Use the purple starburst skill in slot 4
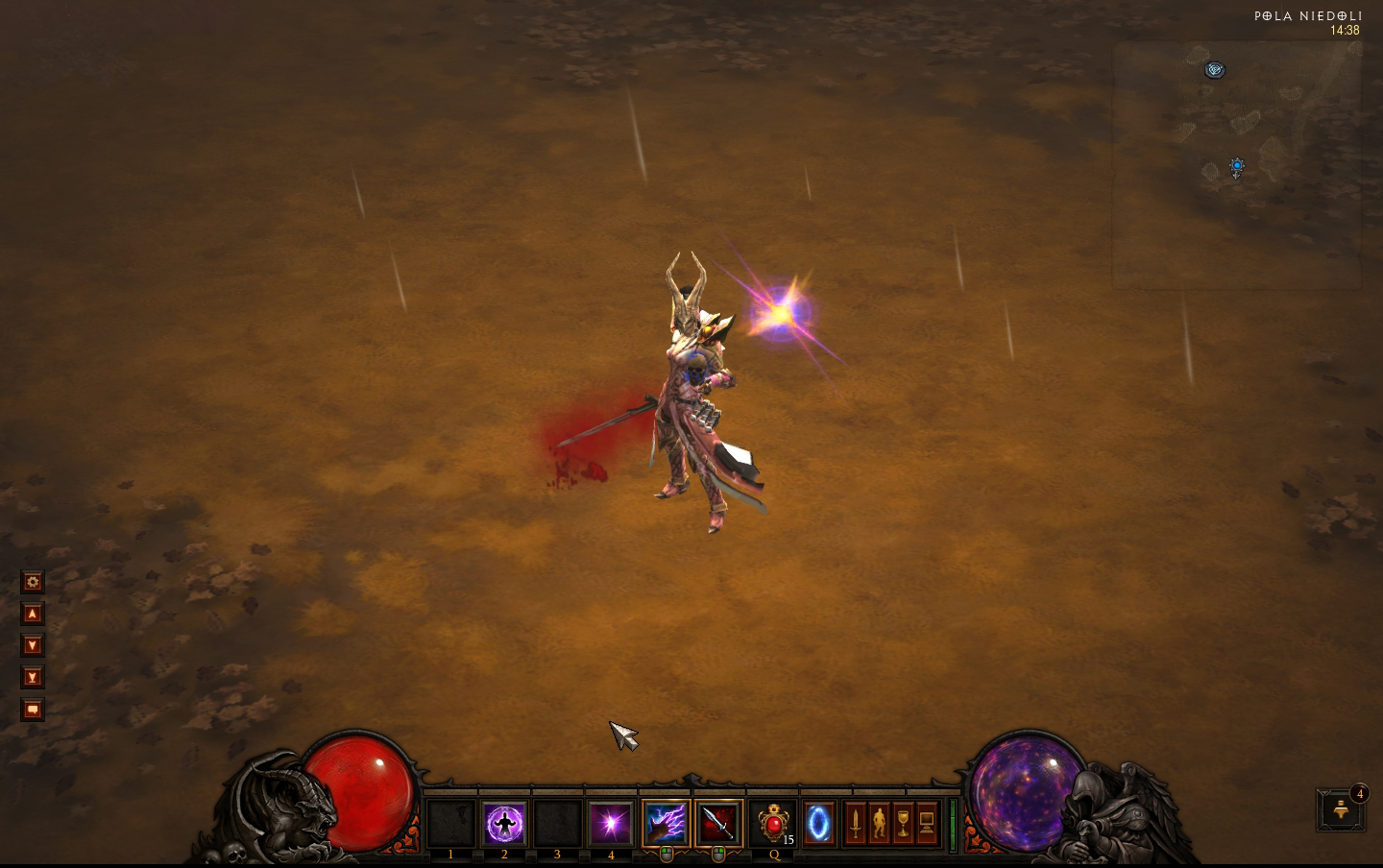 click(x=611, y=824)
